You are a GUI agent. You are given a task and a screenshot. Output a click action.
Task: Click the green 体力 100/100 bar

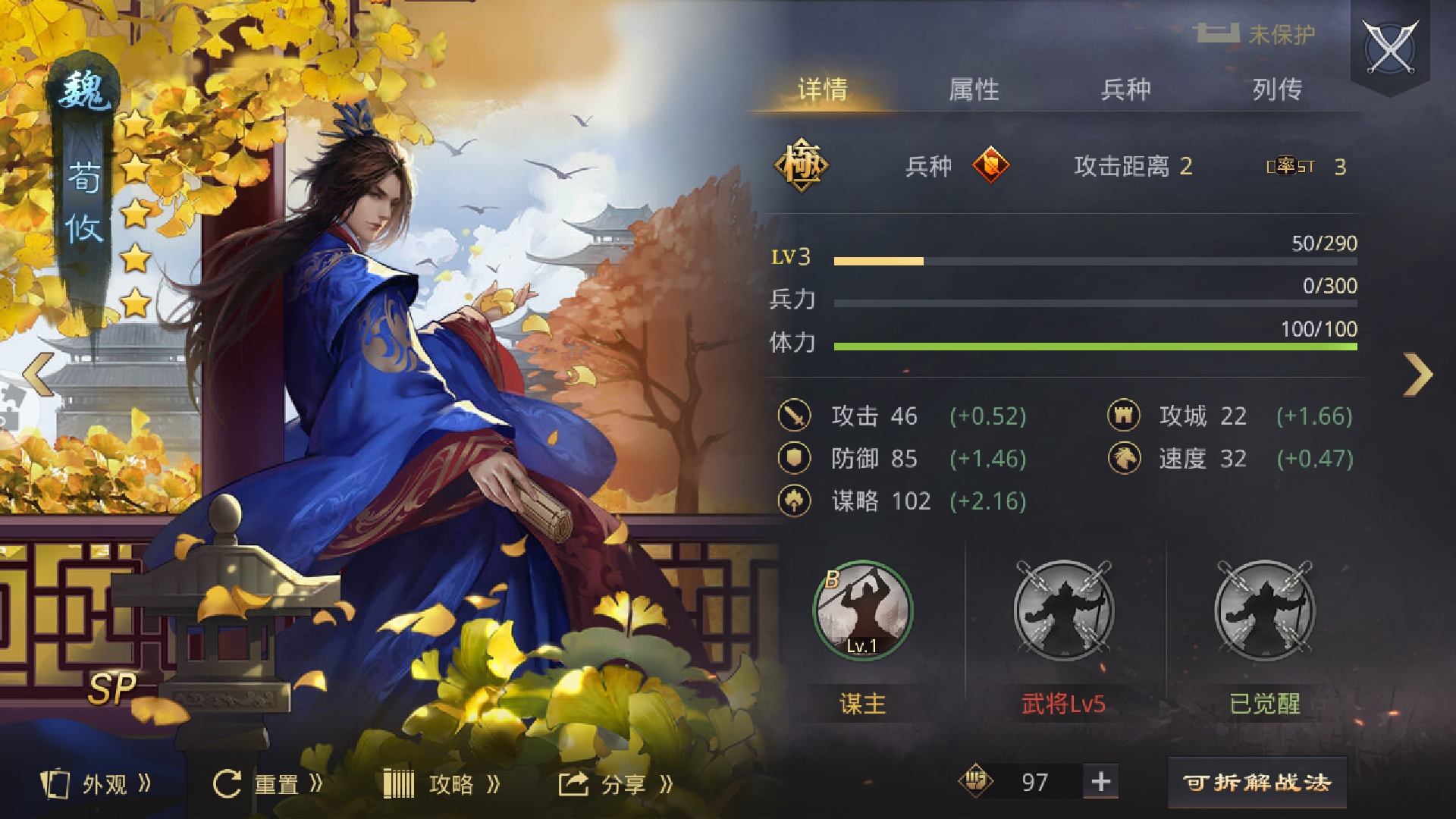point(1092,345)
